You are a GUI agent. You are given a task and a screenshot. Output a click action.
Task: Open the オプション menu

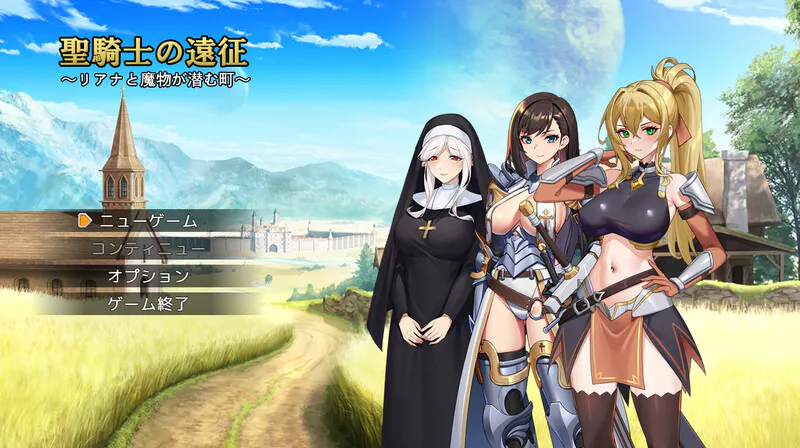pyautogui.click(x=148, y=276)
